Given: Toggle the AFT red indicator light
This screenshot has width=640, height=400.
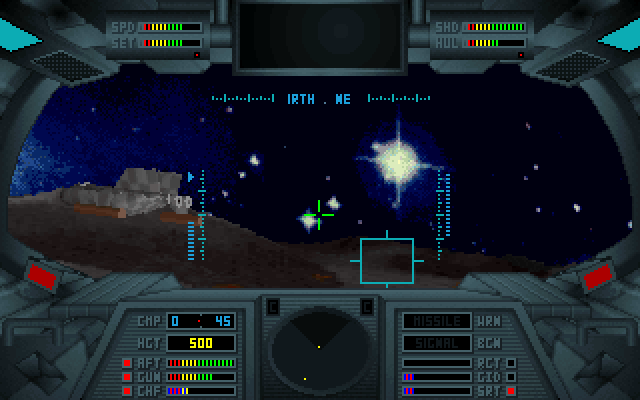Looking at the screenshot, I should click(x=127, y=362).
